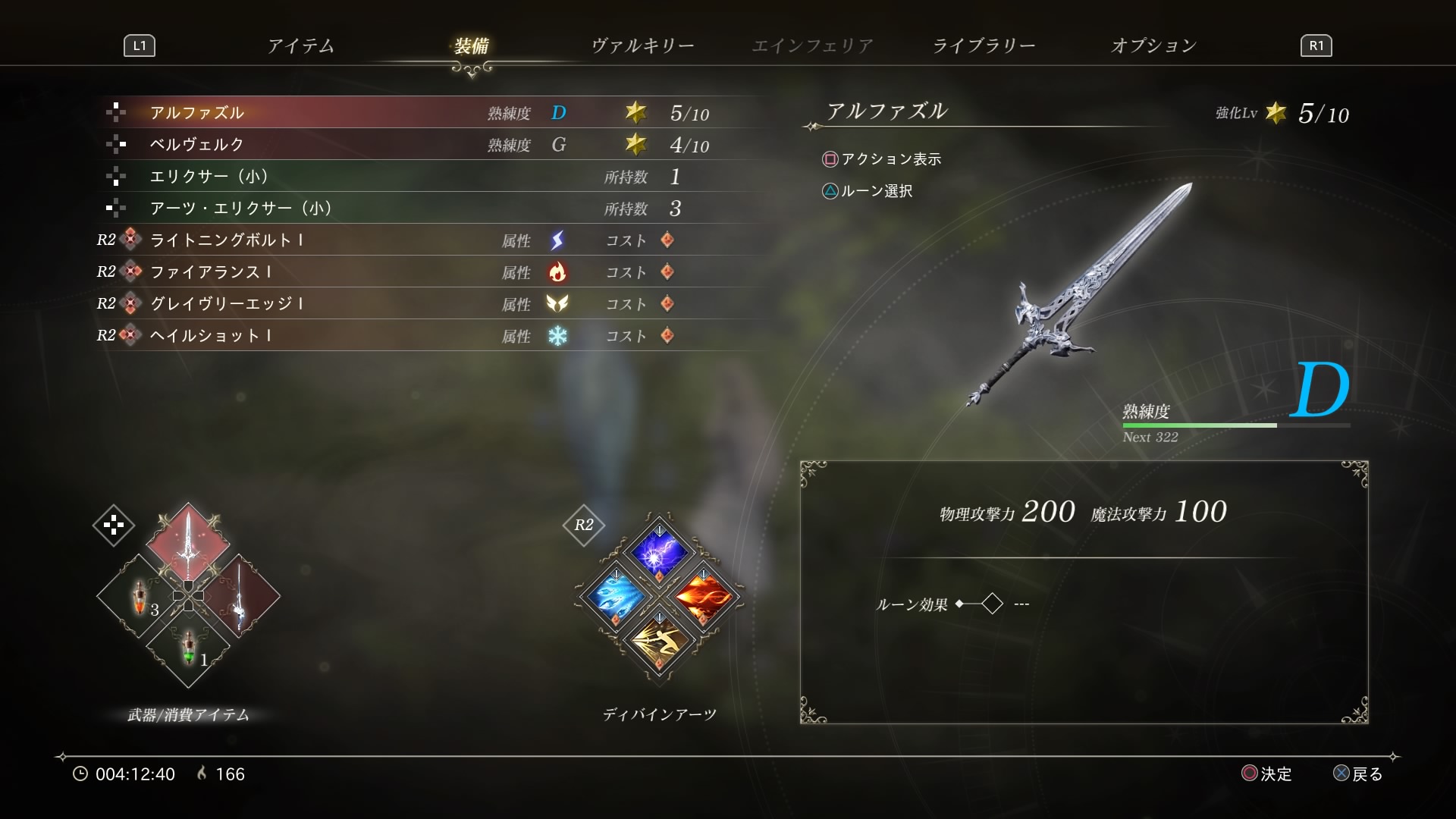Click the fire attribute icon beside ファイアランス I
The image size is (1456, 819).
coord(559,272)
